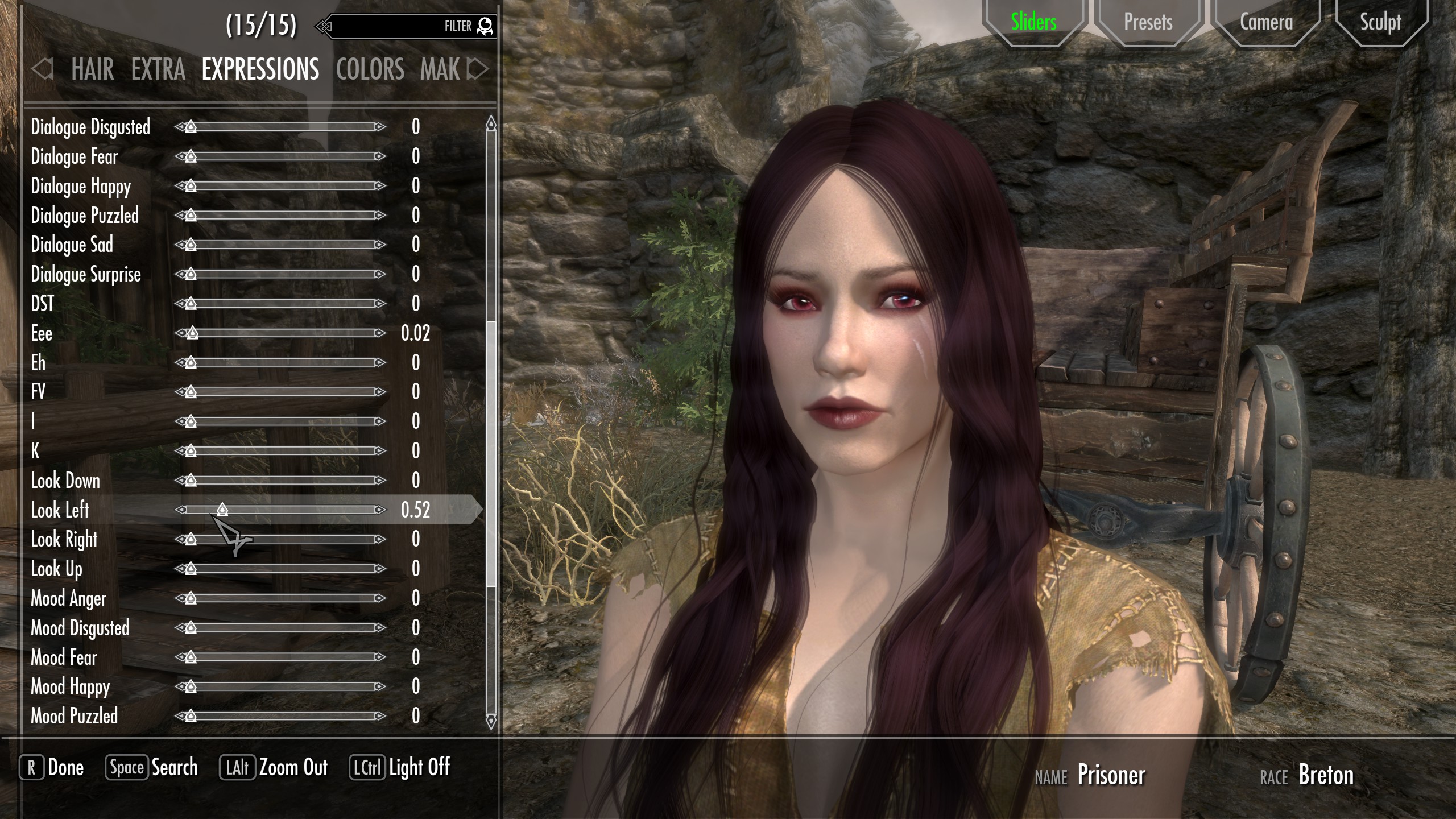Open the EXTRA category

click(x=158, y=69)
